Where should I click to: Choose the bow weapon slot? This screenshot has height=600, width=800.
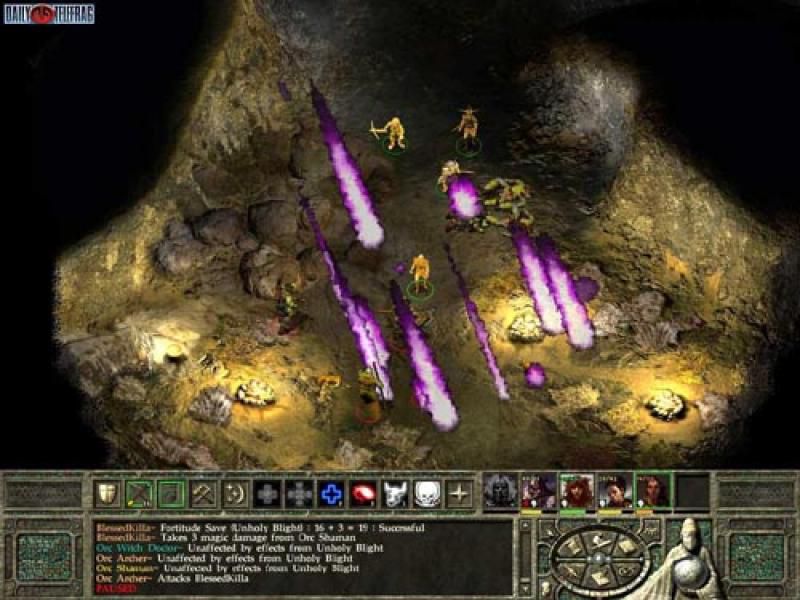click(x=138, y=492)
